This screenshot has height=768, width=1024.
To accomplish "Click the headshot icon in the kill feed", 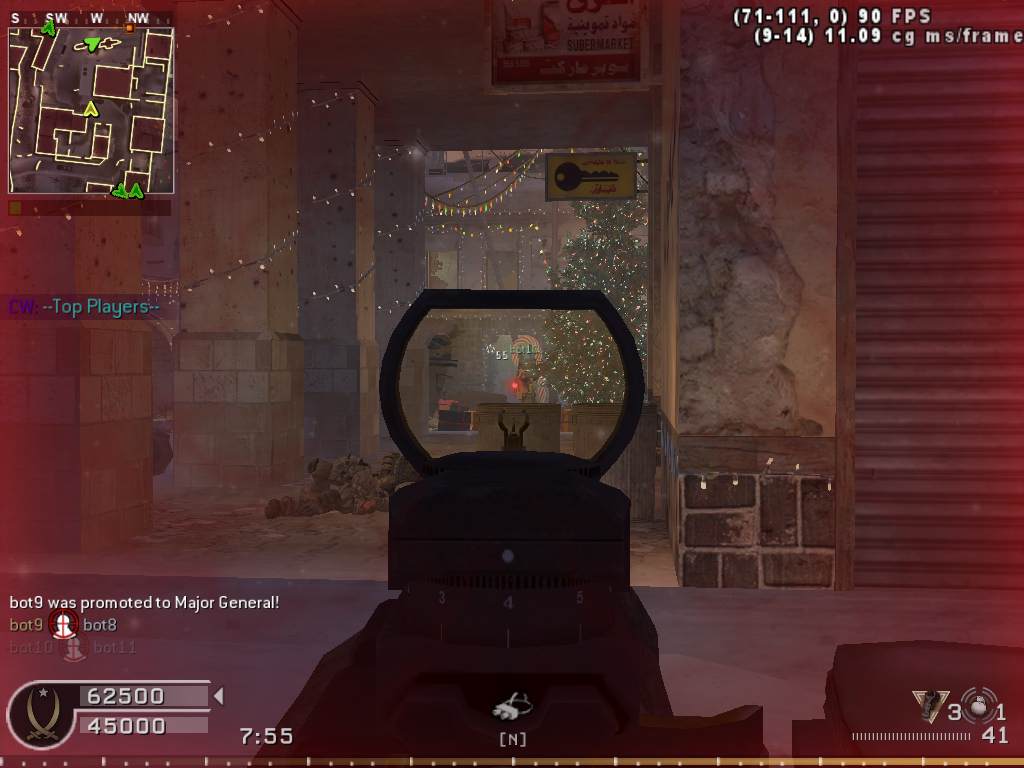I will [63, 625].
